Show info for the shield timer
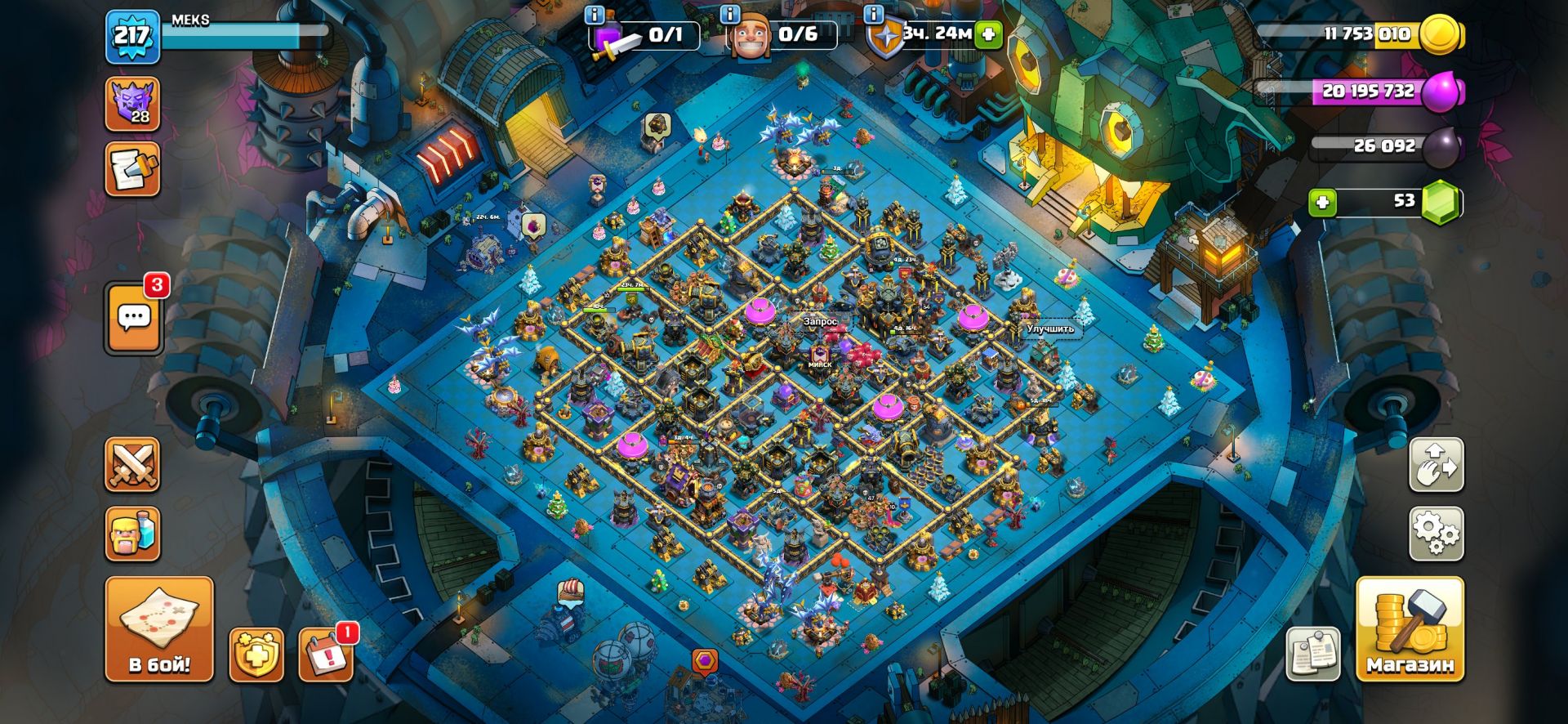Screen dimensions: 1568x724 tap(873, 16)
